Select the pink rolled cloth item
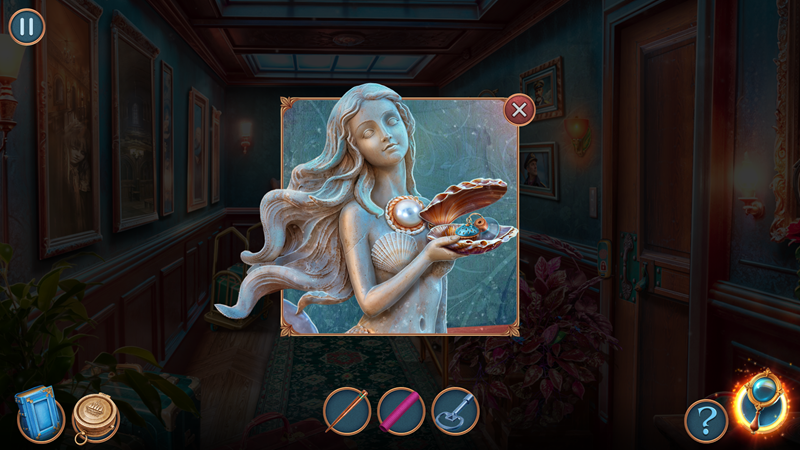 401,411
